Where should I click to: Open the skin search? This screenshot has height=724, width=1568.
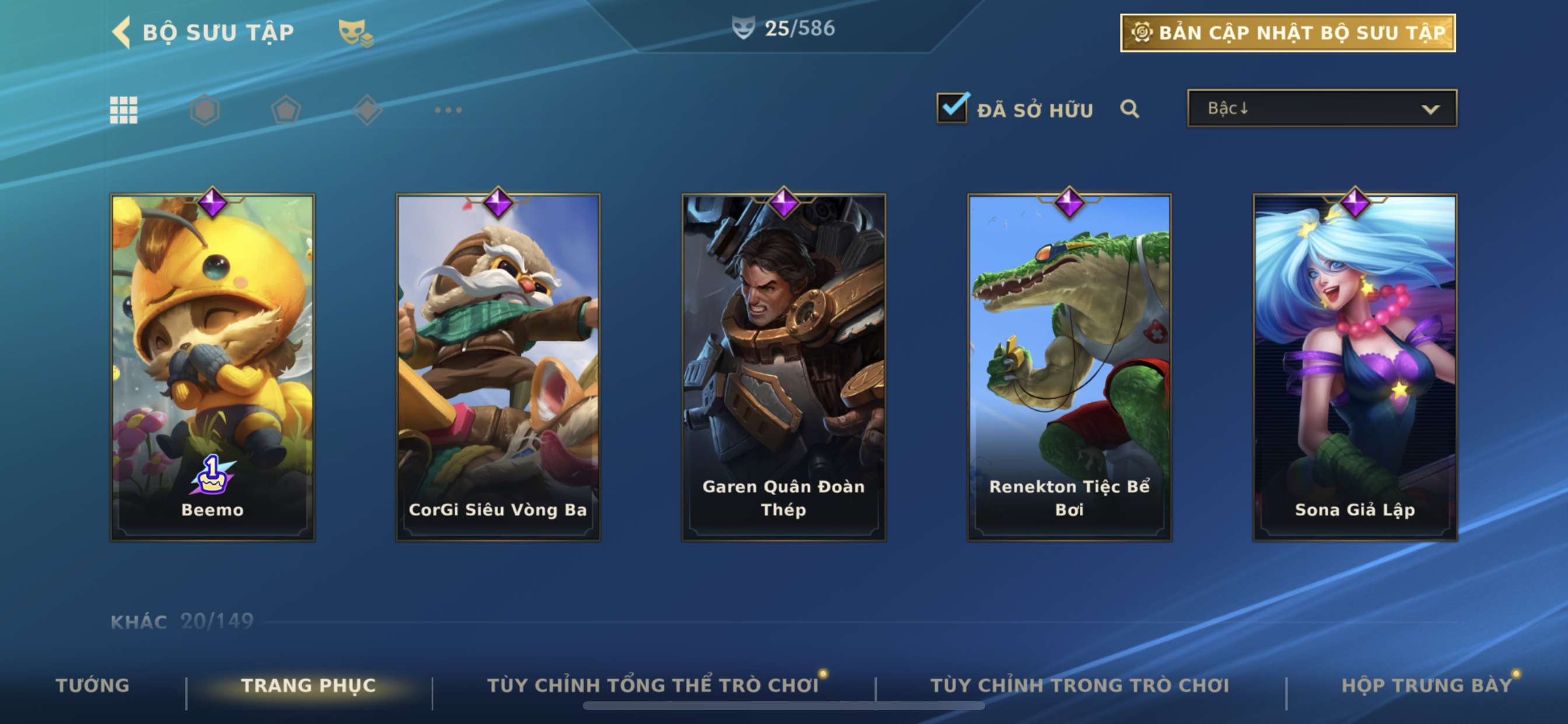click(1129, 109)
